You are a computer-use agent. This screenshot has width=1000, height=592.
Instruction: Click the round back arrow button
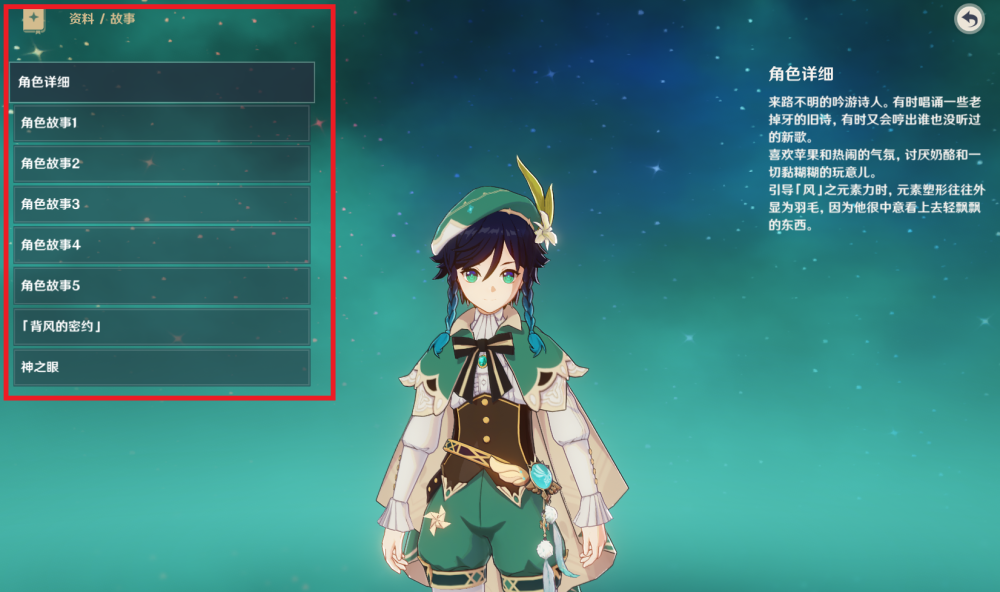pyautogui.click(x=968, y=19)
